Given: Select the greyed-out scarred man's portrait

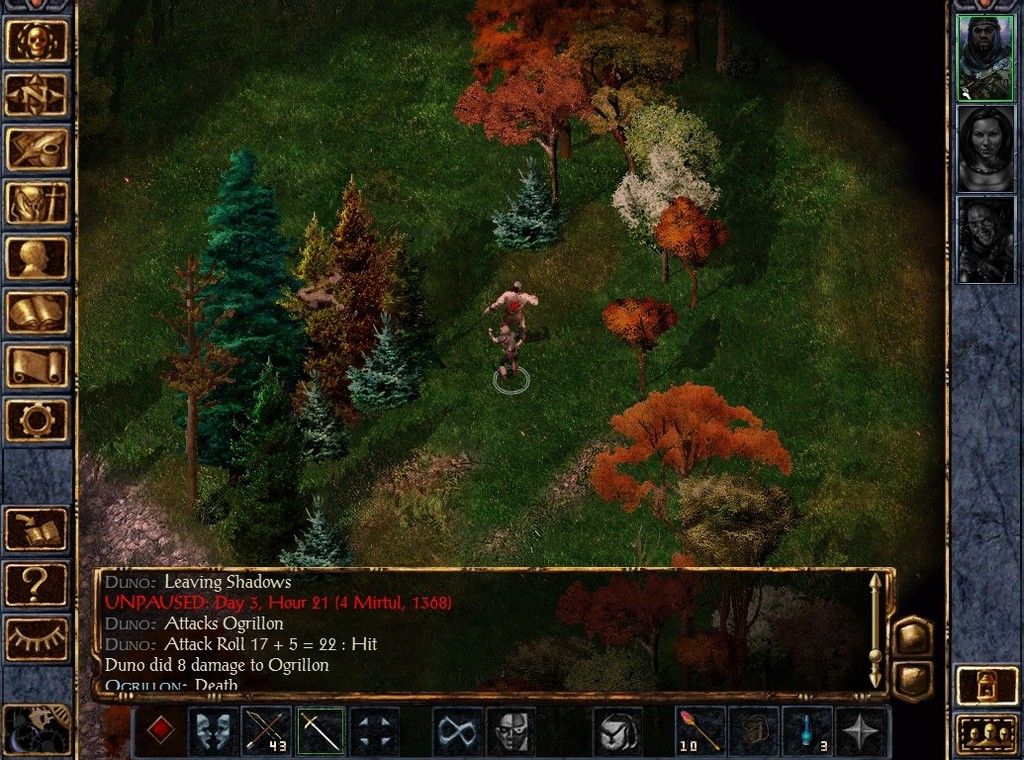Looking at the screenshot, I should pyautogui.click(x=985, y=239).
